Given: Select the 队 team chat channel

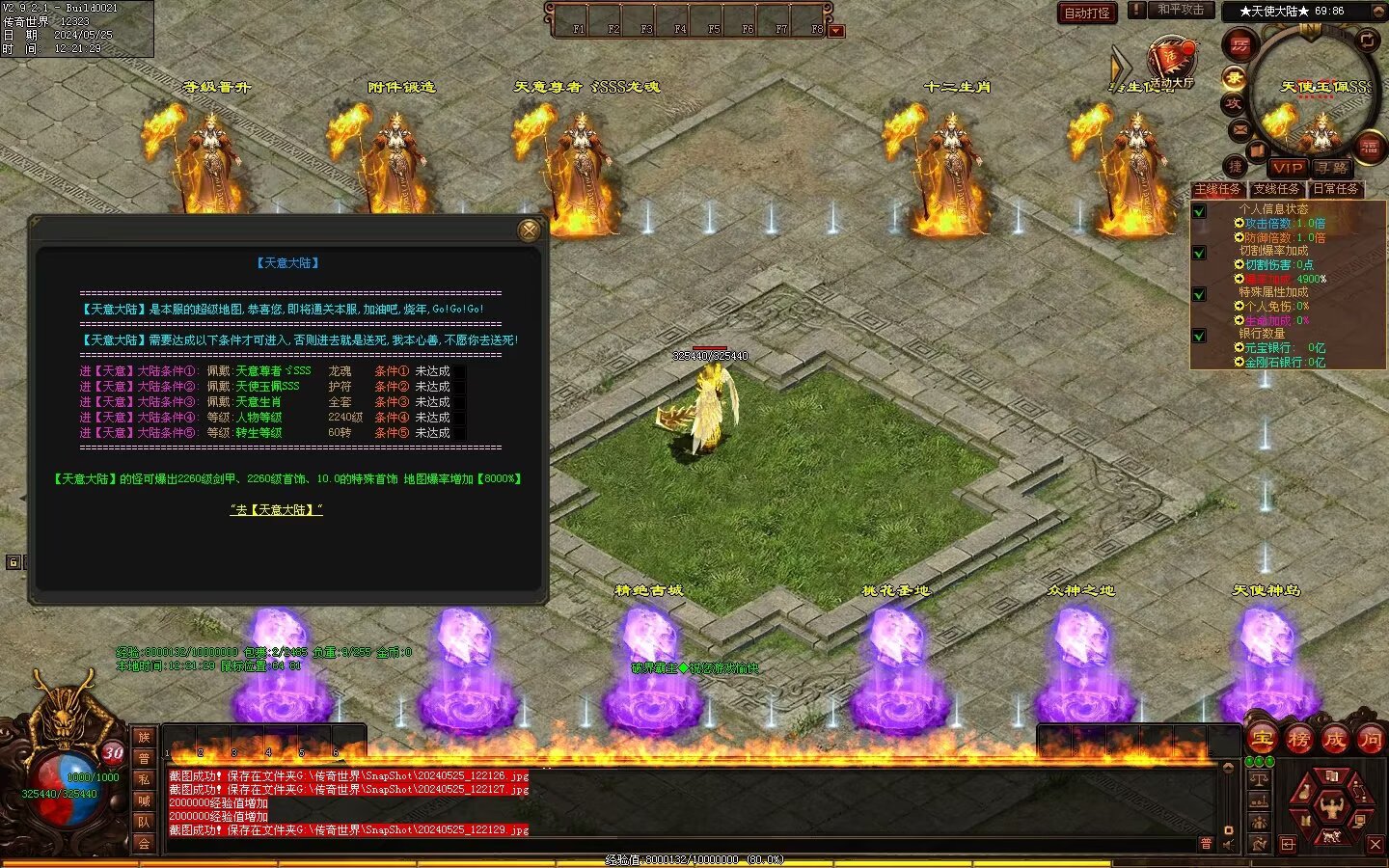Looking at the screenshot, I should [x=144, y=822].
